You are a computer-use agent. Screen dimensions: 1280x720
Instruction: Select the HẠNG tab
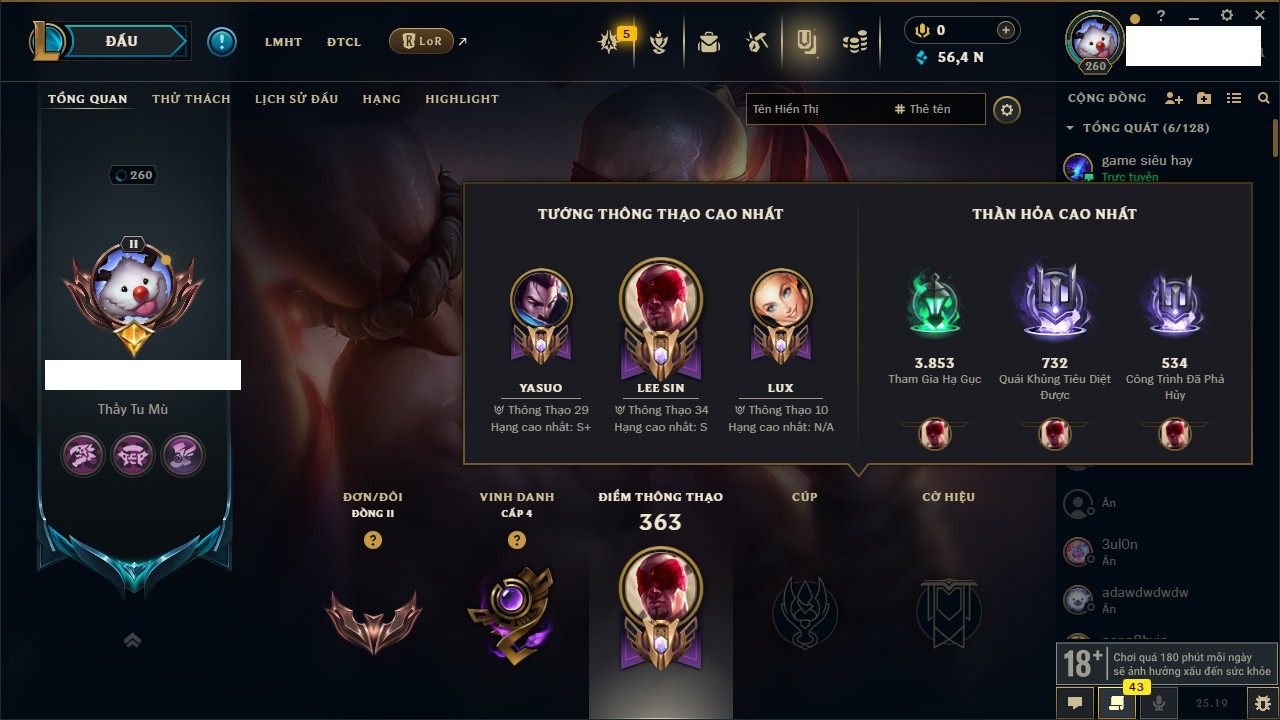(381, 99)
